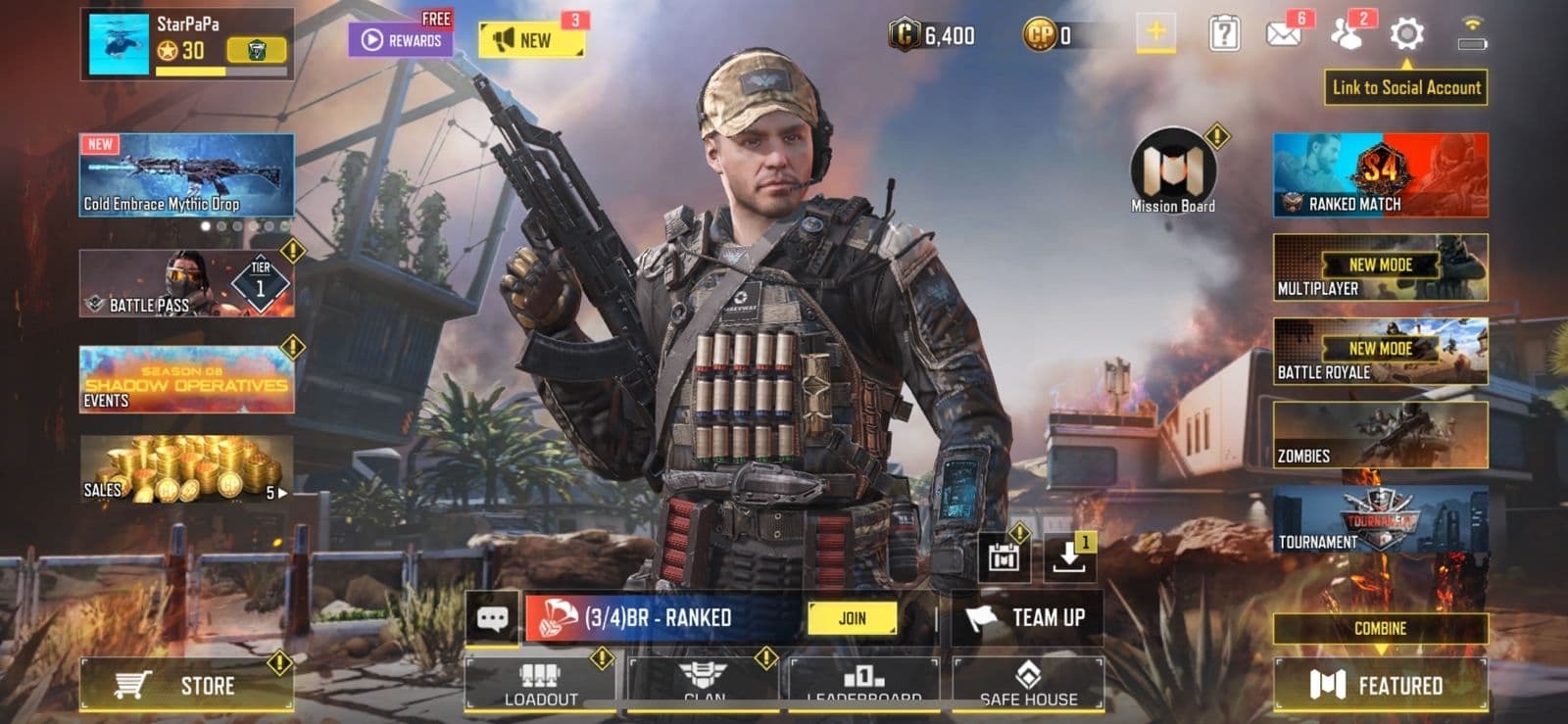
Task: Select the second carousel dot under Cold Embrace banner
Action: coord(222,226)
